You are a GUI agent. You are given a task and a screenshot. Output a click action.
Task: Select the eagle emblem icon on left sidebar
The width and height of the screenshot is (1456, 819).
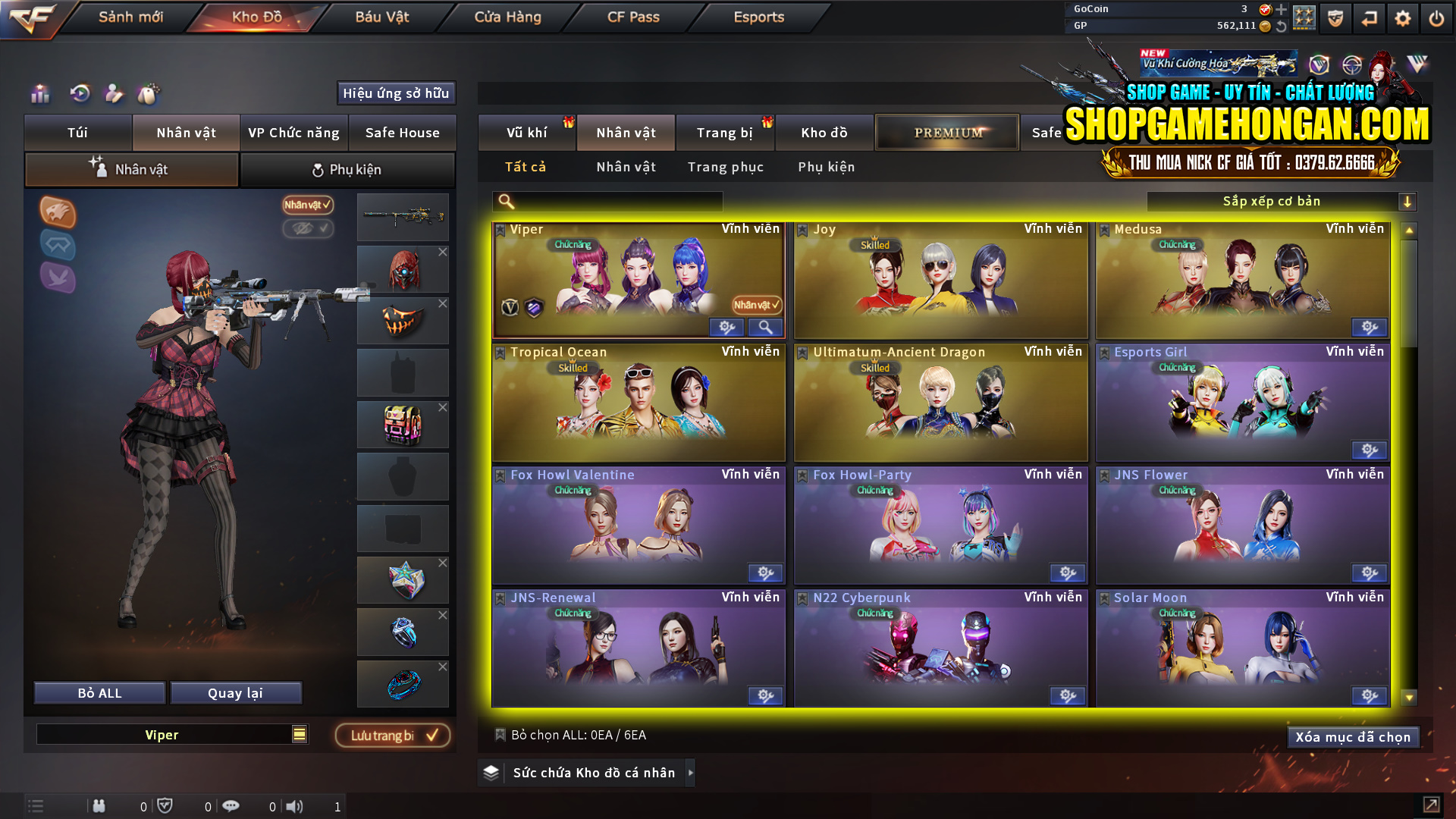58,213
